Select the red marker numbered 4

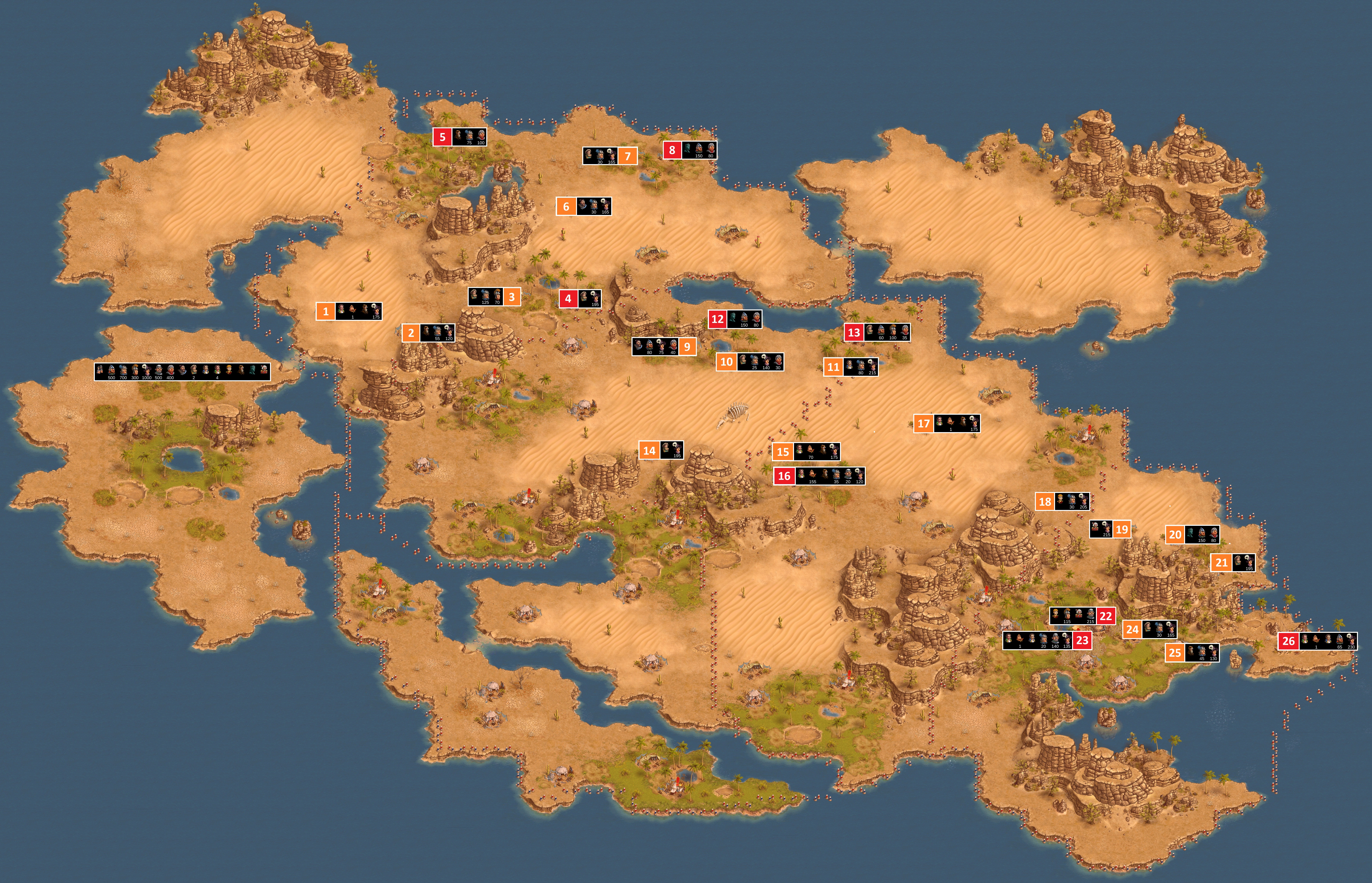(568, 298)
